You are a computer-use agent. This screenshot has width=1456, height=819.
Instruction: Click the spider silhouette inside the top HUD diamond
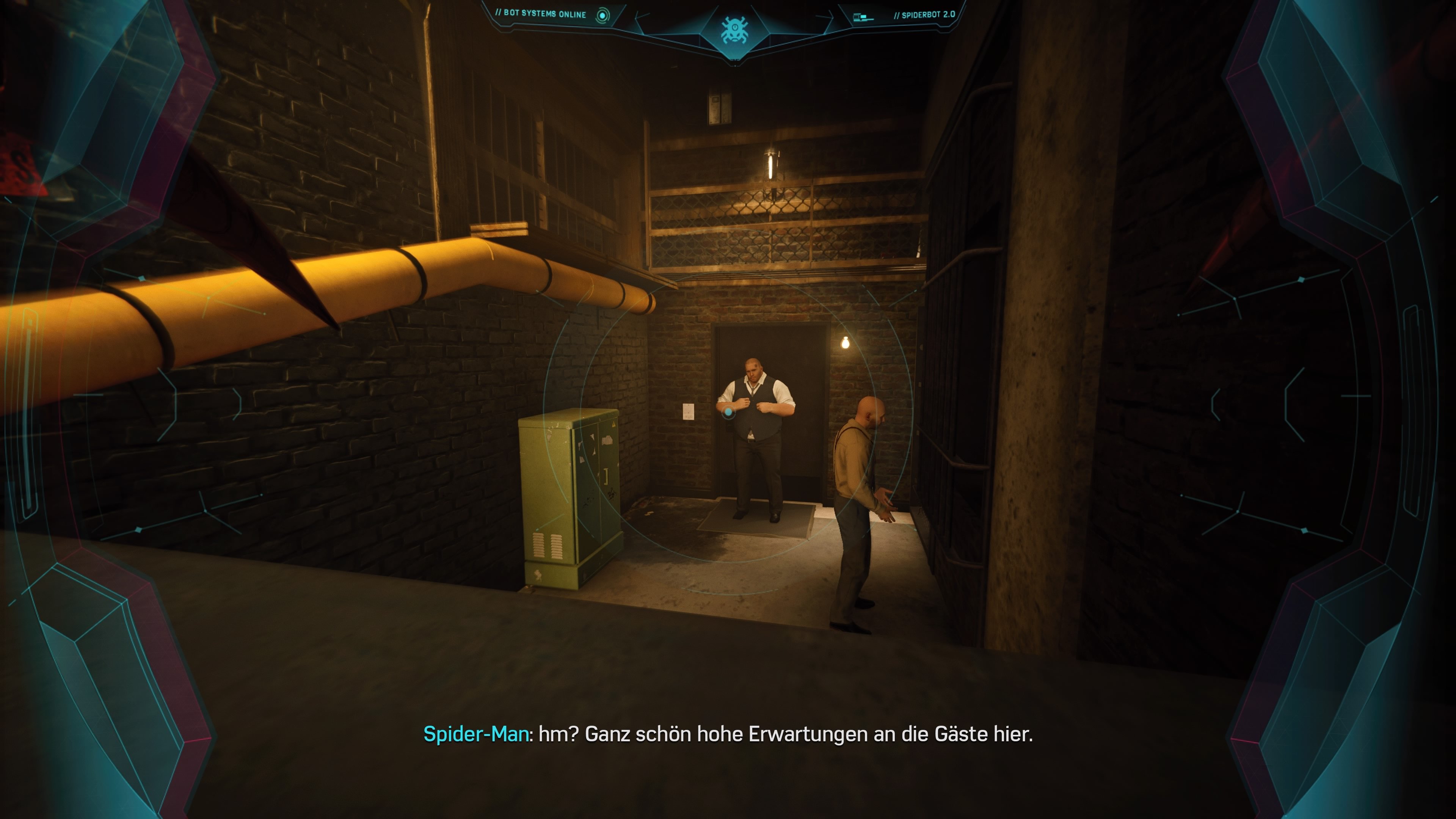(x=735, y=30)
